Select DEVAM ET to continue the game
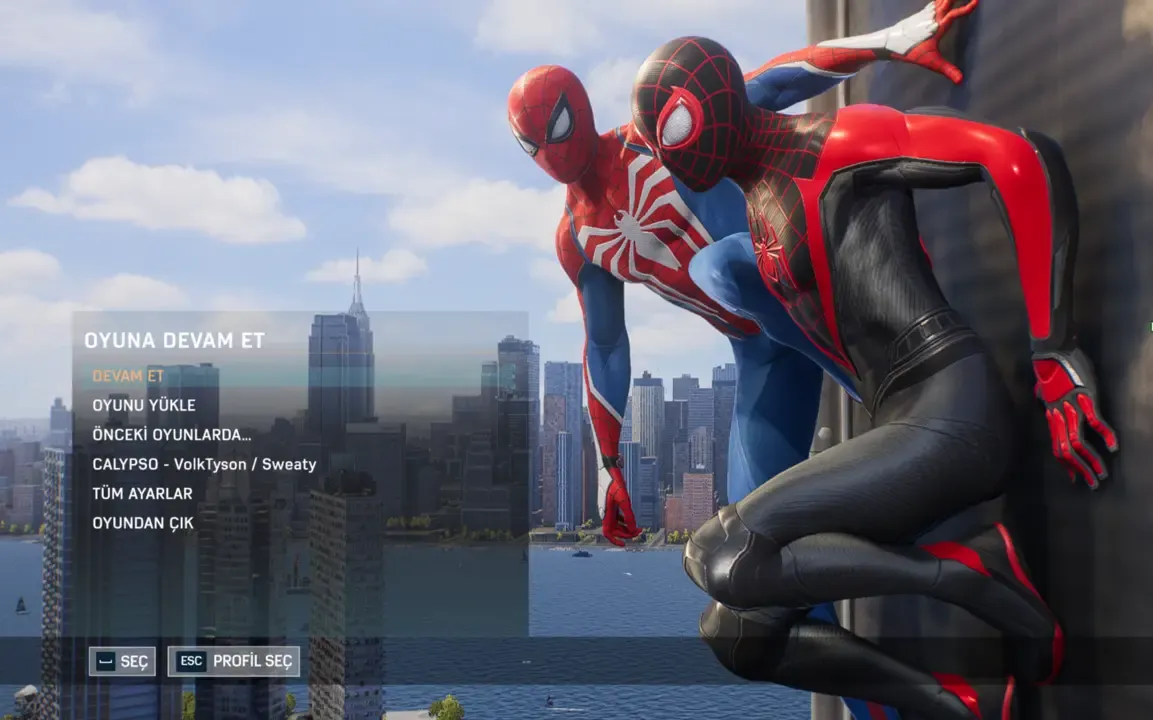 pyautogui.click(x=128, y=376)
